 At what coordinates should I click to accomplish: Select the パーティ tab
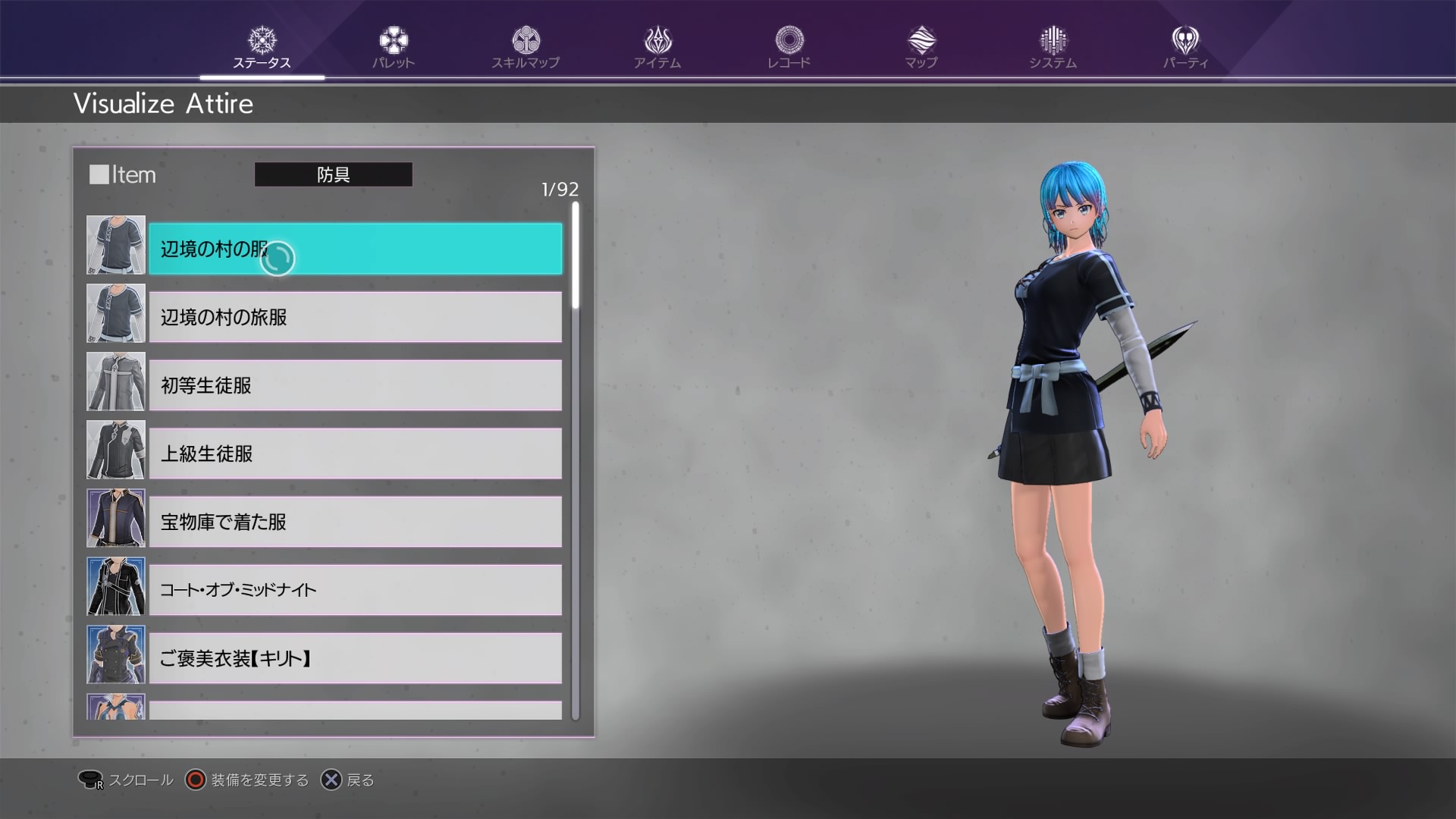point(1185,48)
